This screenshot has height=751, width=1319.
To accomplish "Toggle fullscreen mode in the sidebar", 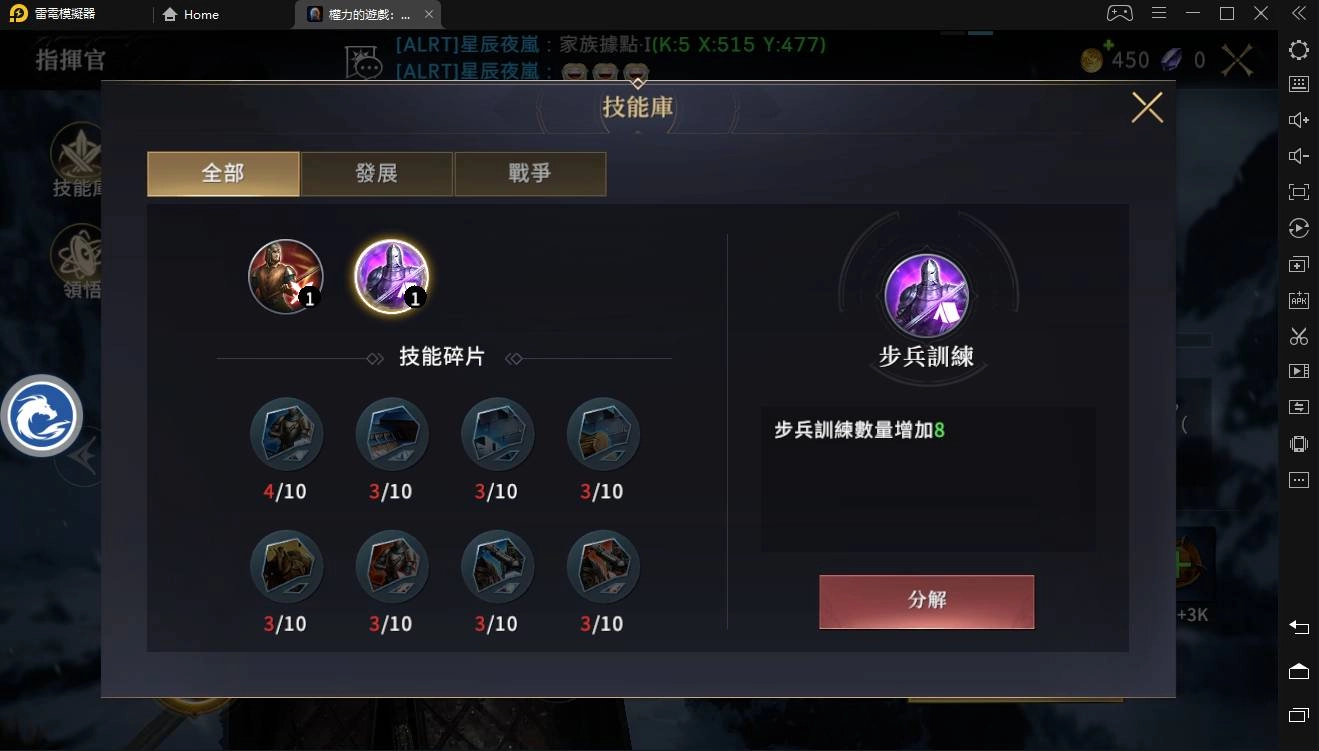I will pos(1298,191).
